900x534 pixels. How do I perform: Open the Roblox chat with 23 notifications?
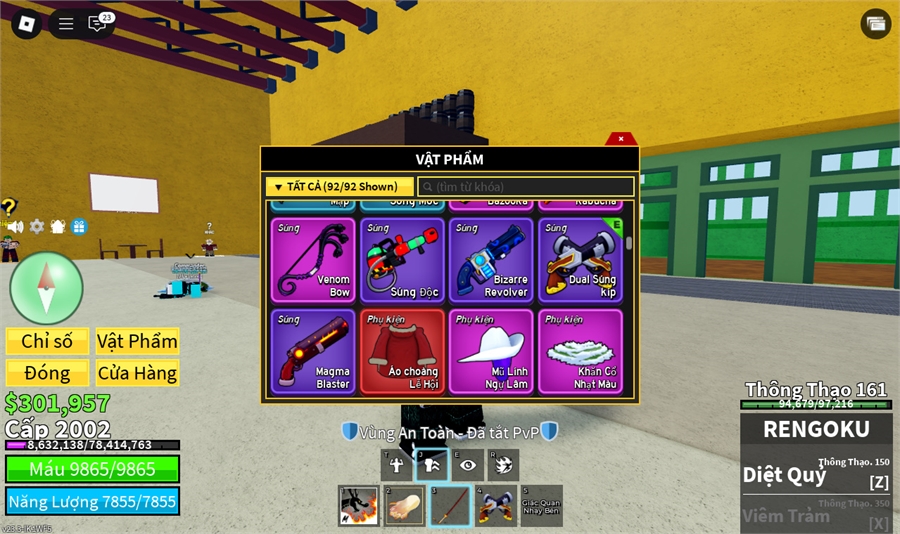(x=98, y=23)
